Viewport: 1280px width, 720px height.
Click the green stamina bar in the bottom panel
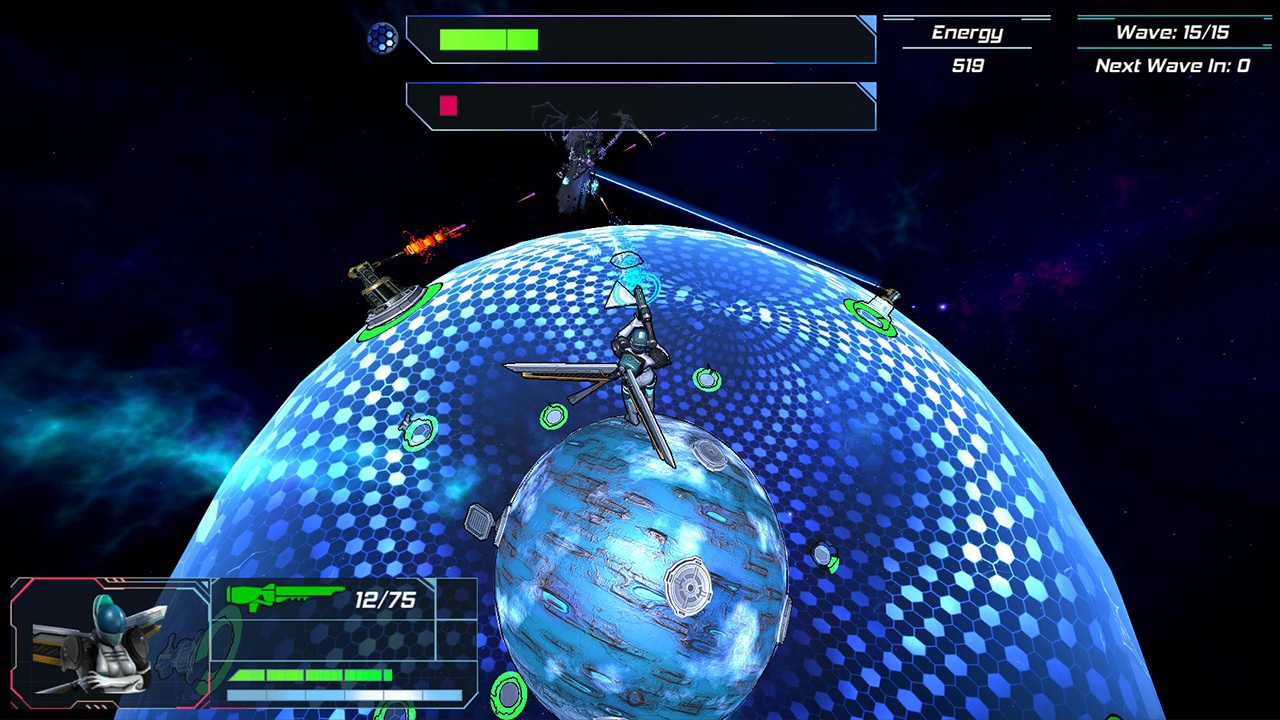[310, 675]
